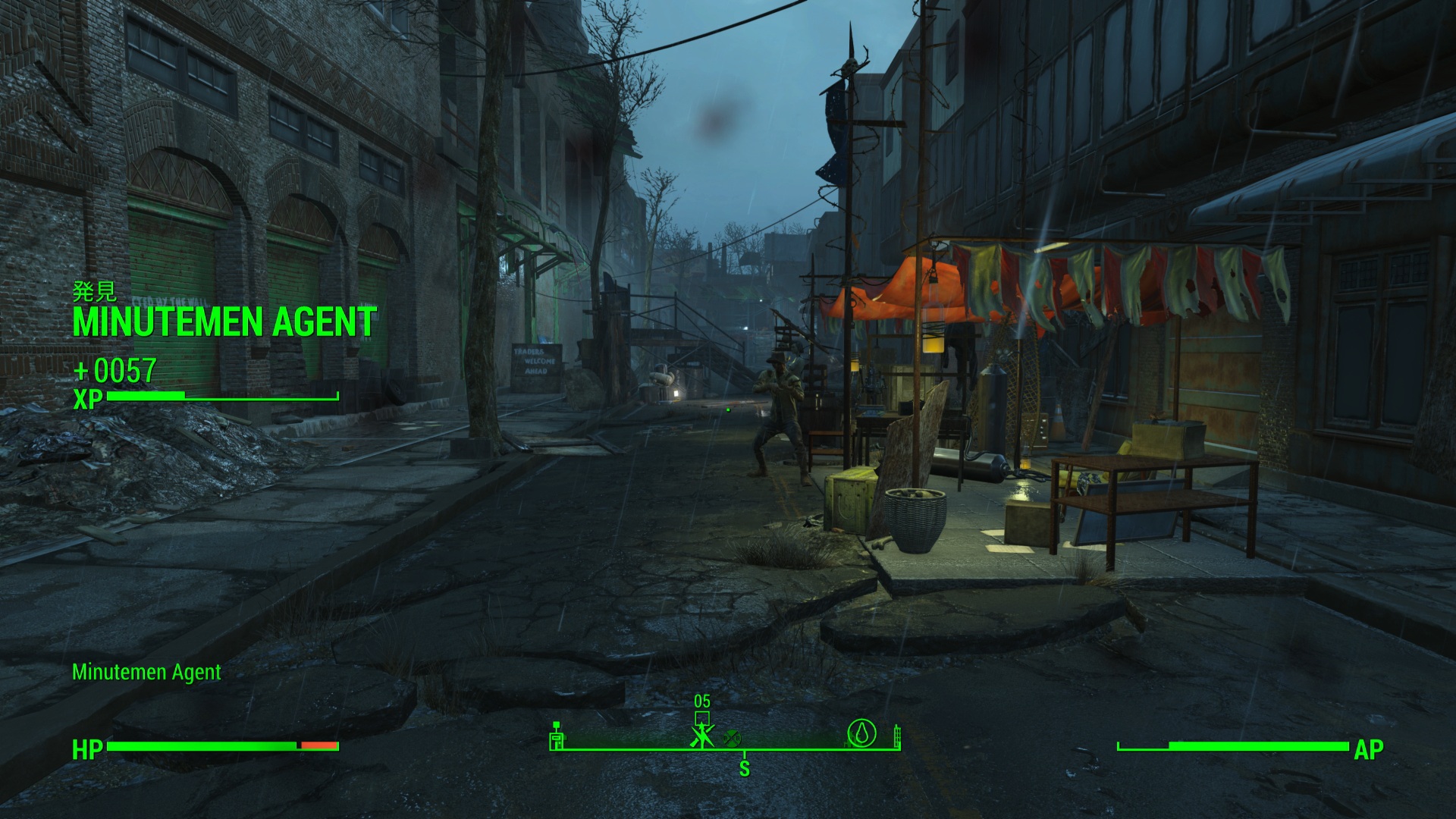Click the water droplet marker on the compass
This screenshot has height=819, width=1456.
pos(861,733)
